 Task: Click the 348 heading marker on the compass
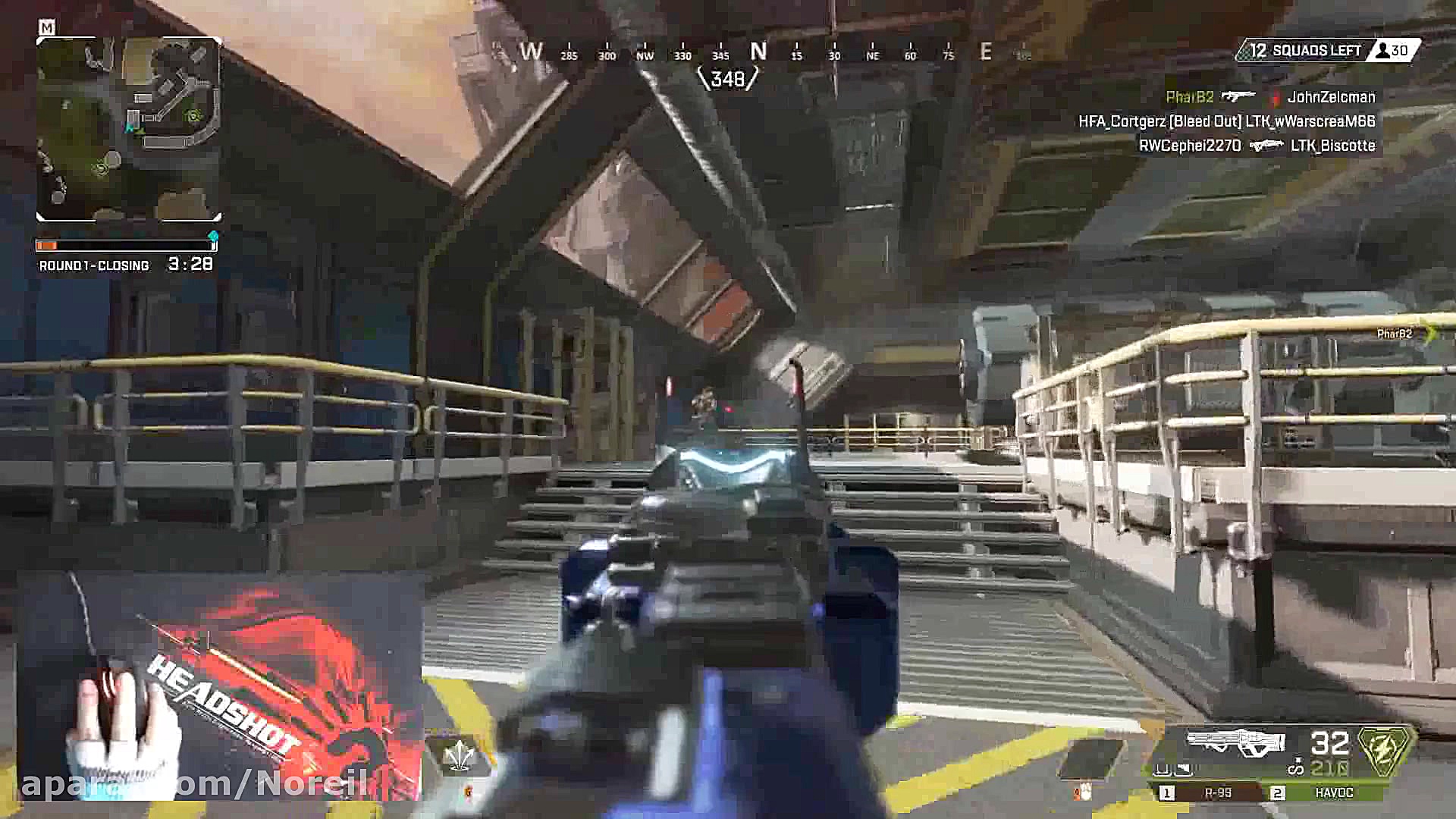[x=728, y=76]
